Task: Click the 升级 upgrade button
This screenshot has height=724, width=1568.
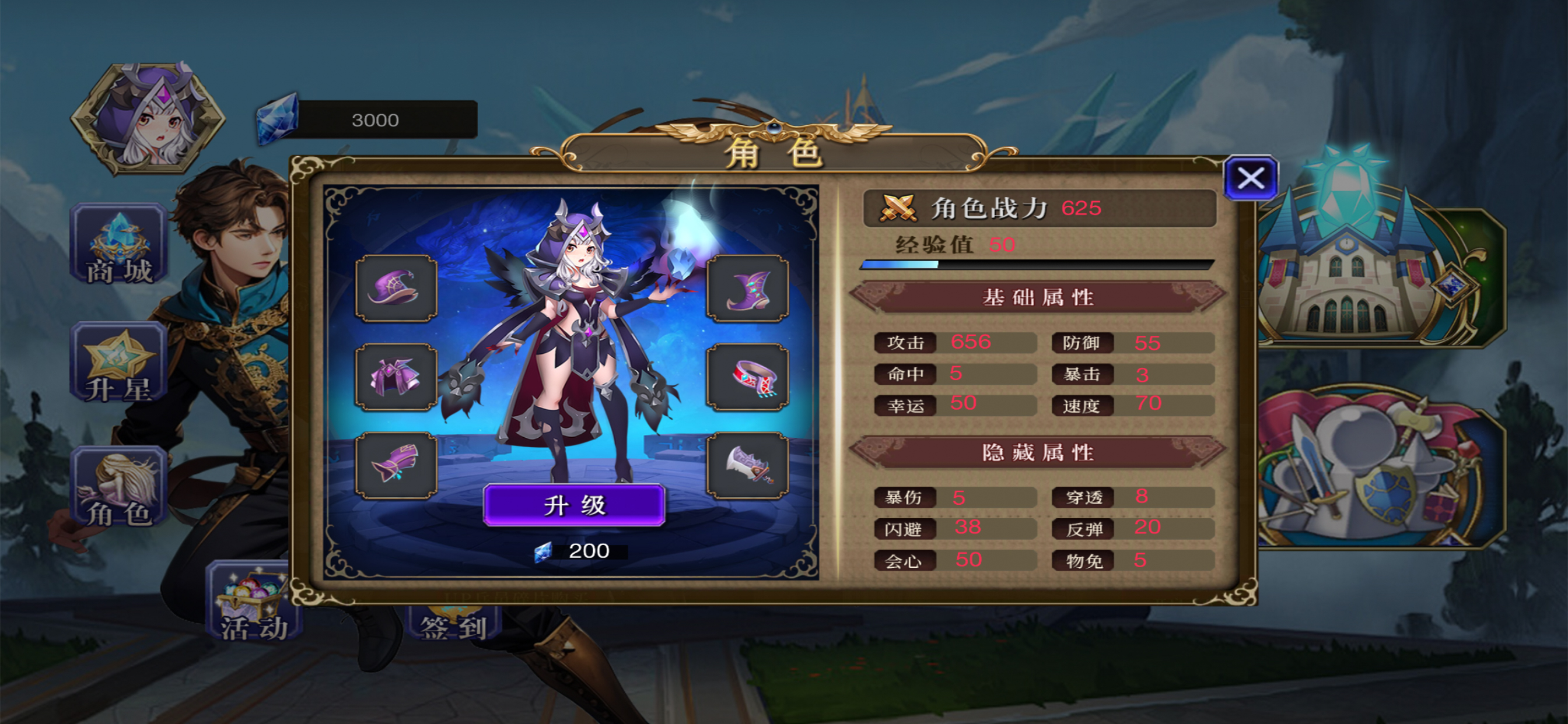Action: (574, 505)
